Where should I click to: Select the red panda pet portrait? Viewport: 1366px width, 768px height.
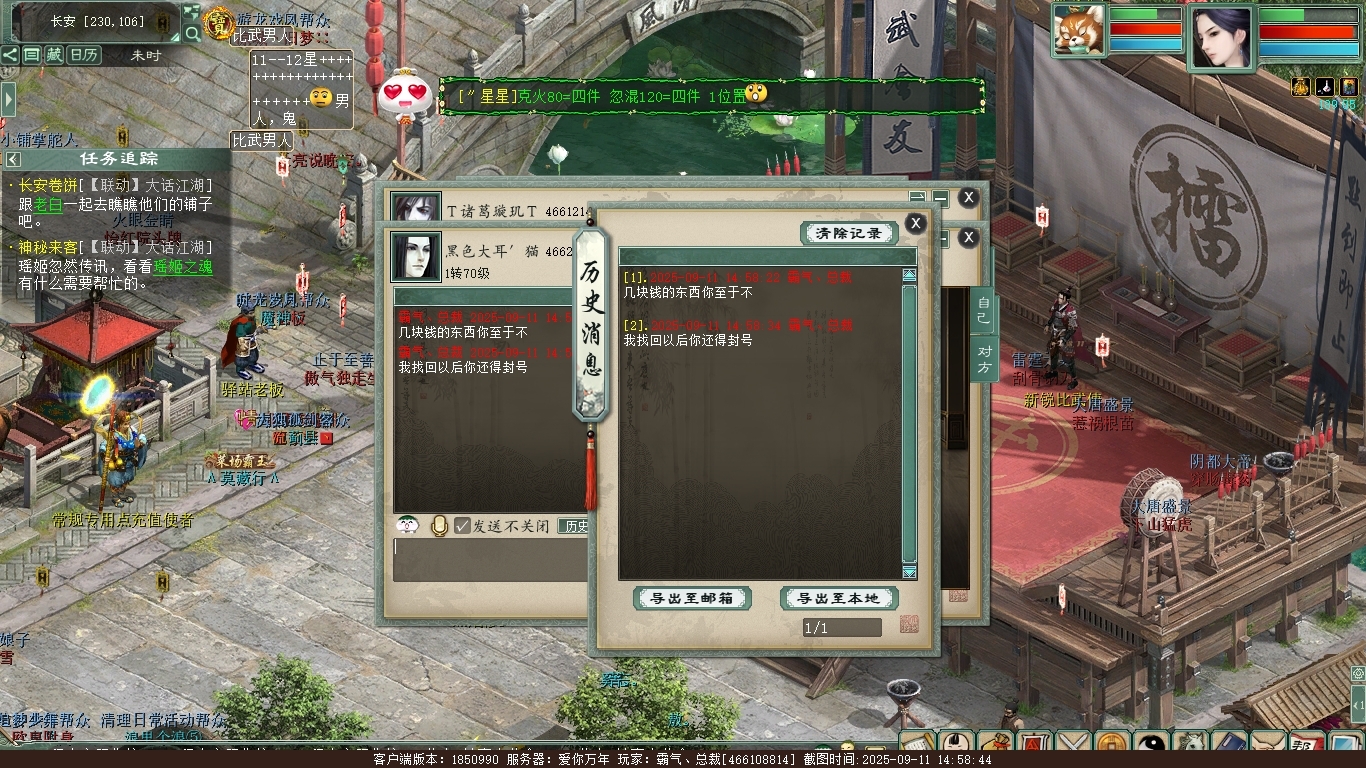click(x=1079, y=30)
